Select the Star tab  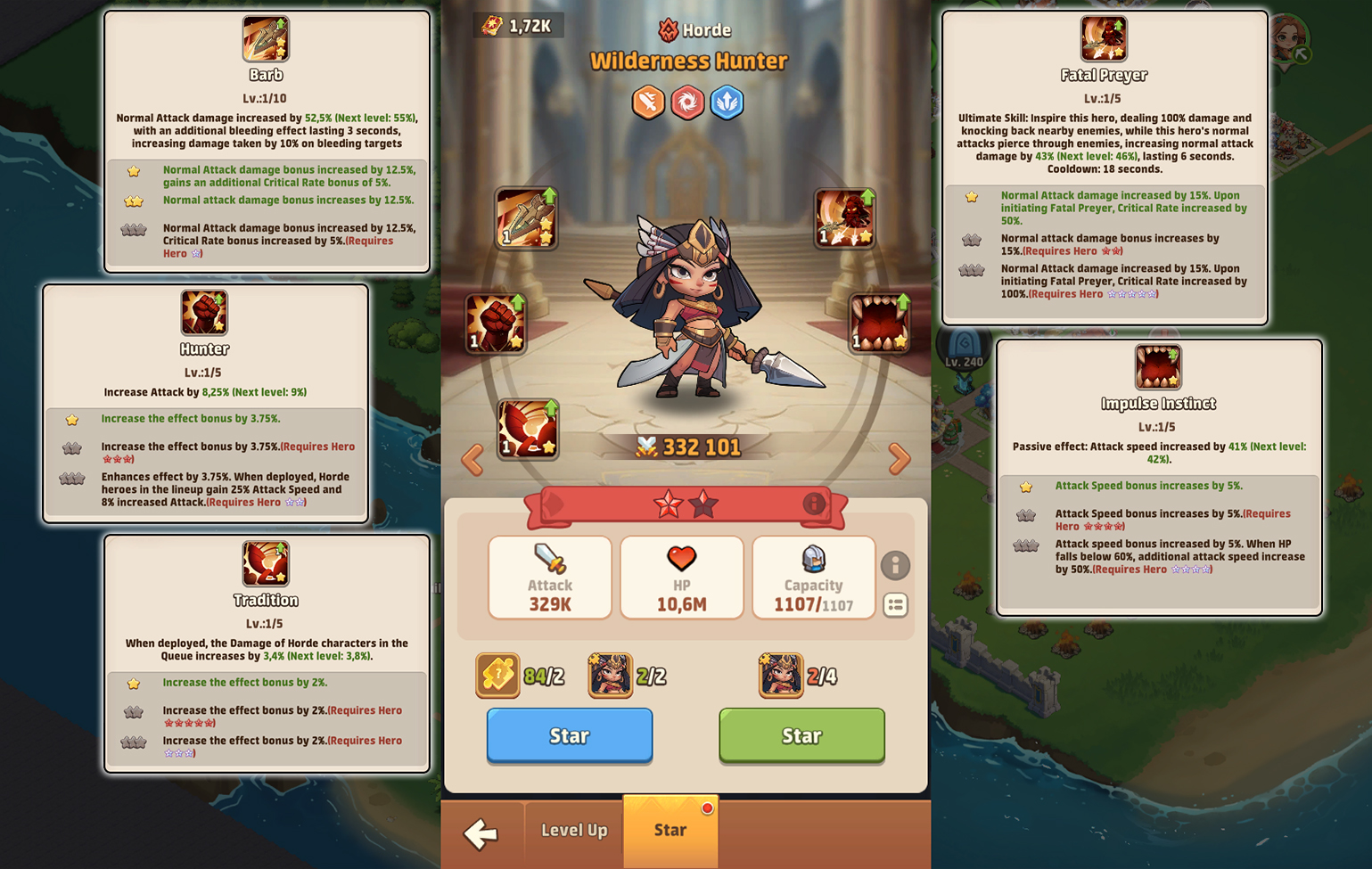670,830
